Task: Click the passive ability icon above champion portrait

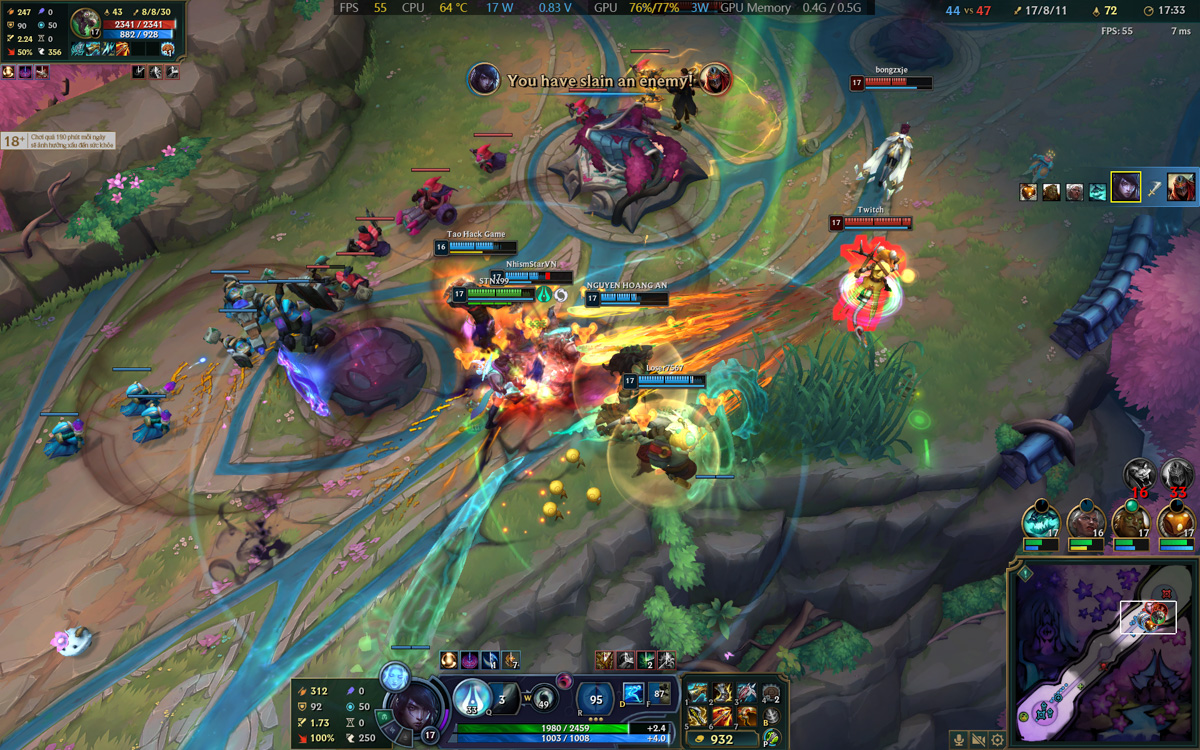Action: (x=395, y=675)
